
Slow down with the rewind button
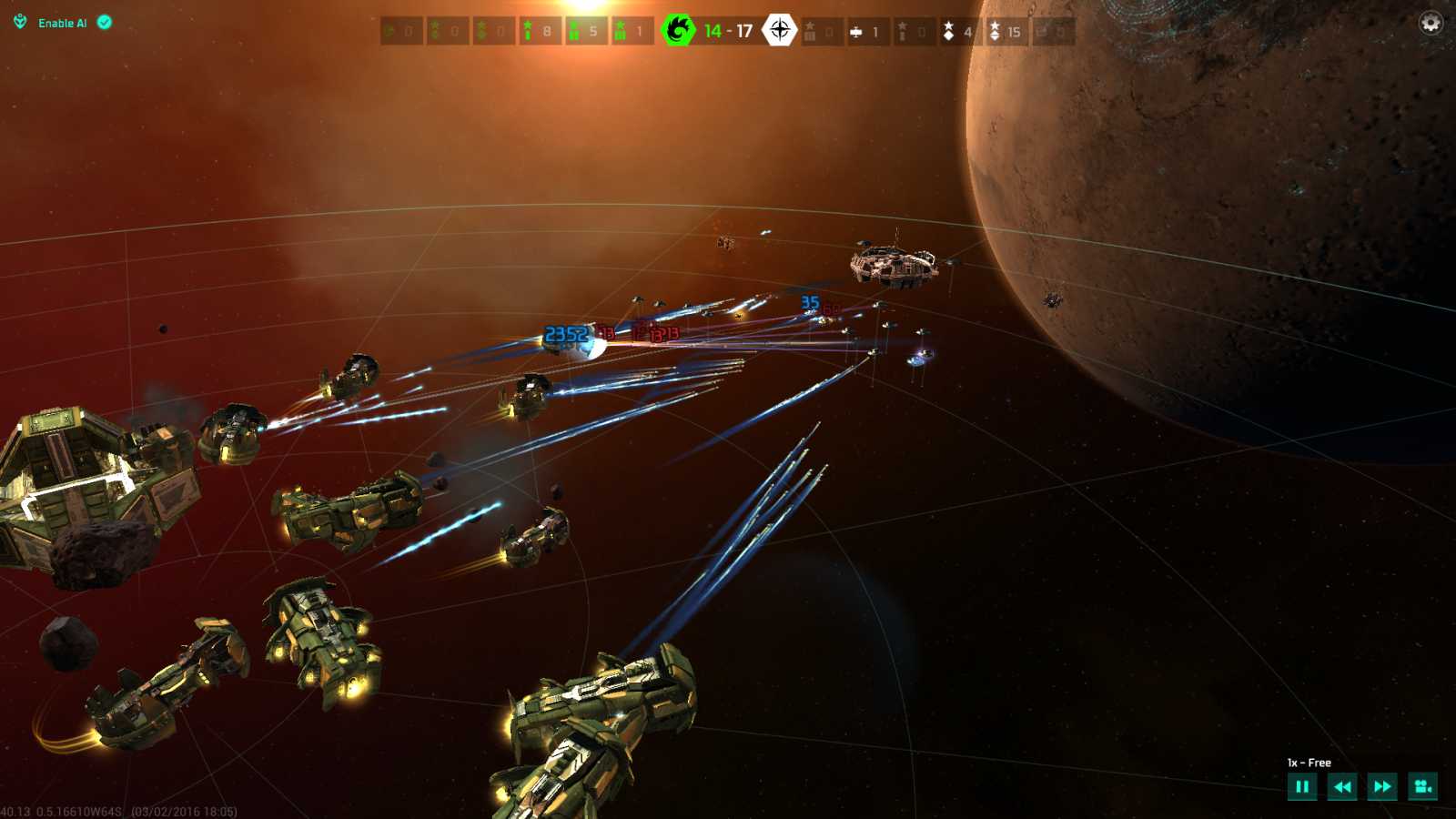1342,786
